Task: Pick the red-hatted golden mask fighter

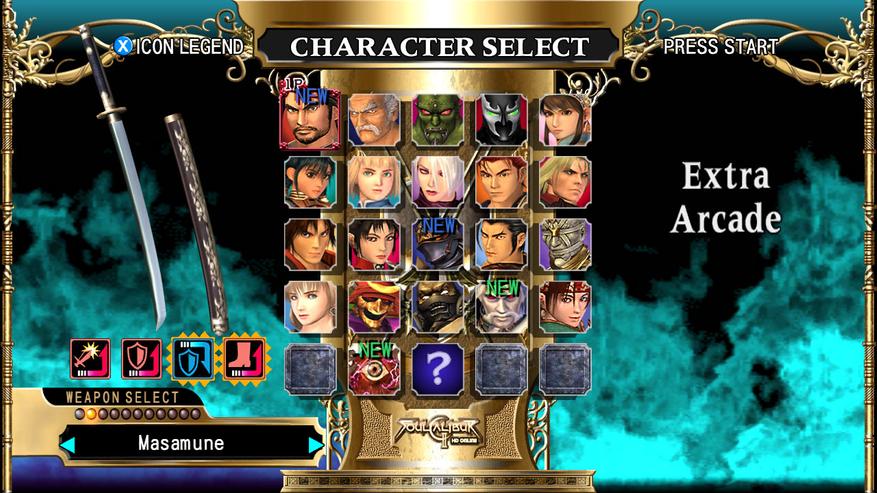Action: 374,306
